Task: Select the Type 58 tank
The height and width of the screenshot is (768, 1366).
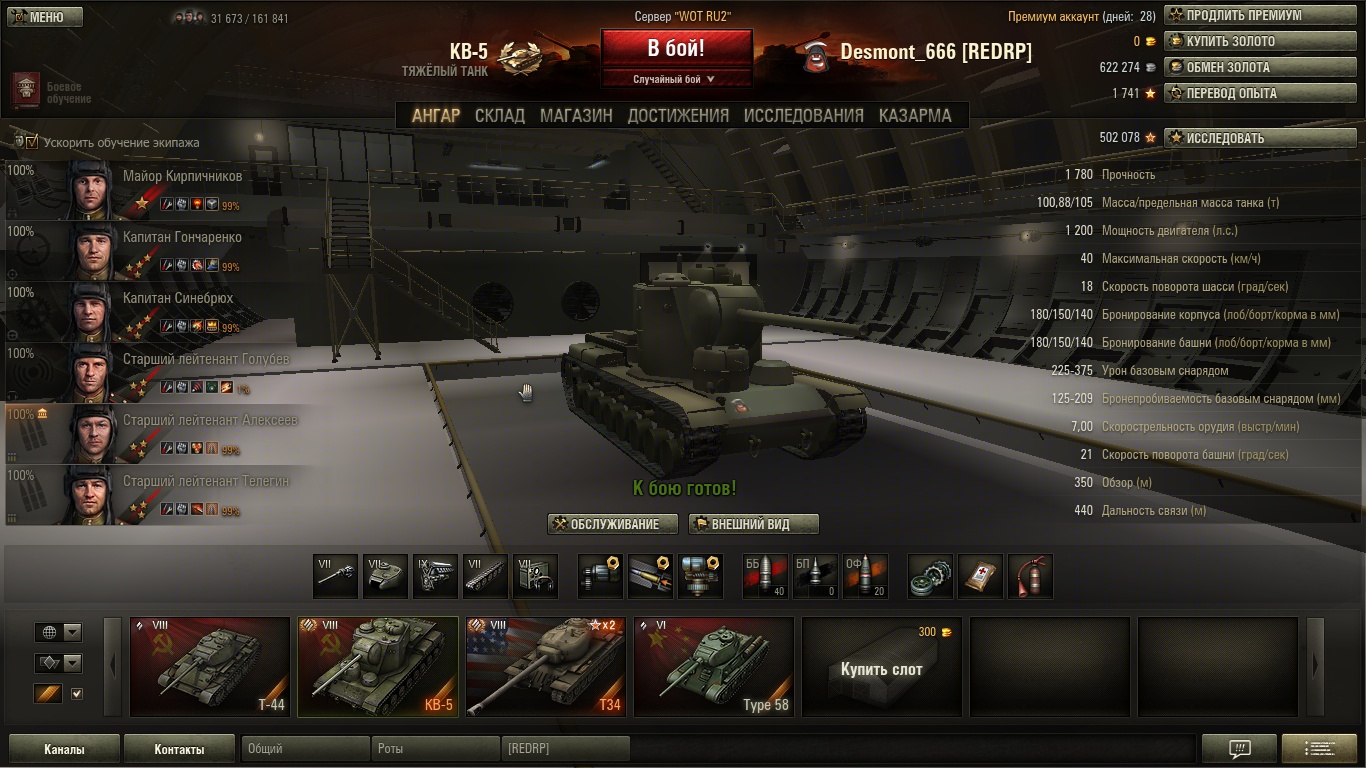Action: (713, 666)
